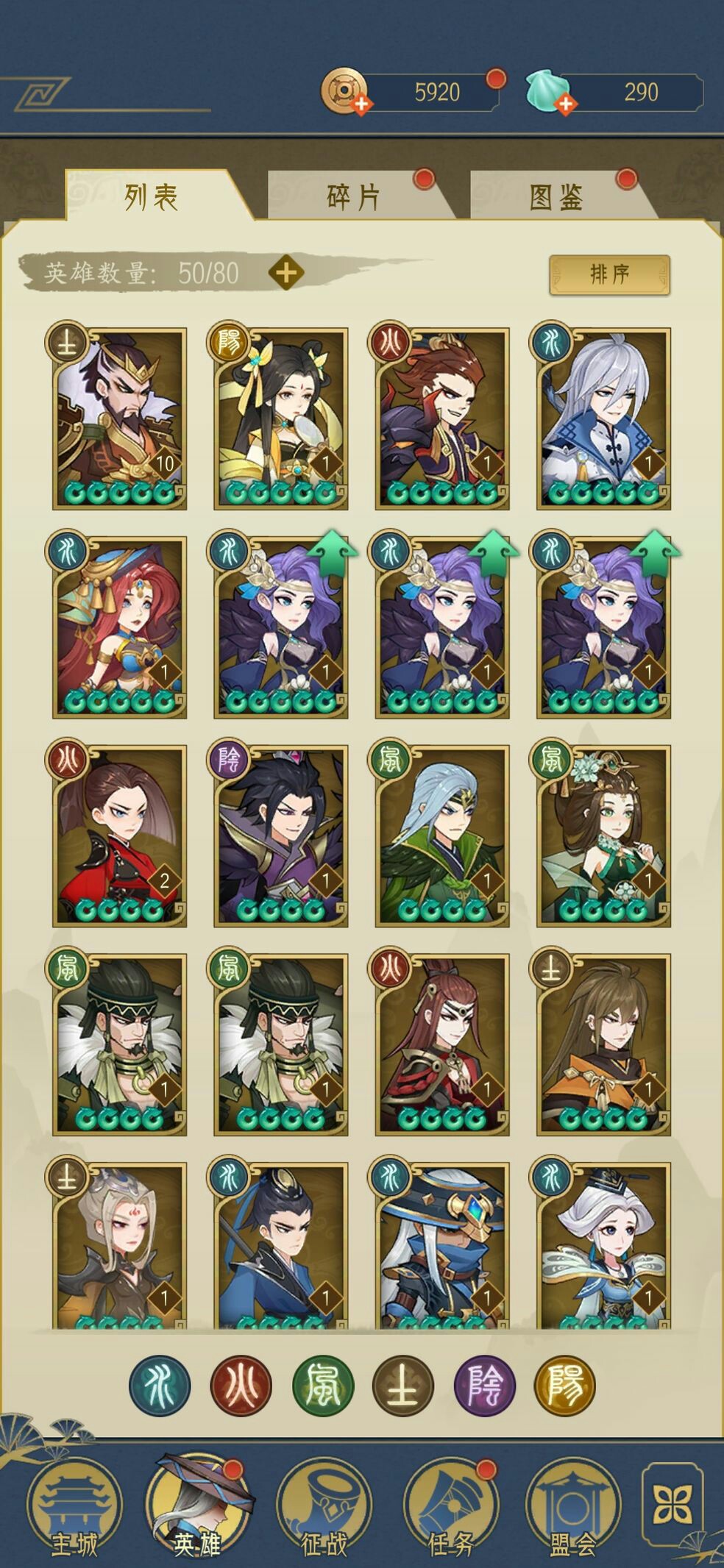
Task: Open the 图鉴 tab
Action: [x=556, y=197]
